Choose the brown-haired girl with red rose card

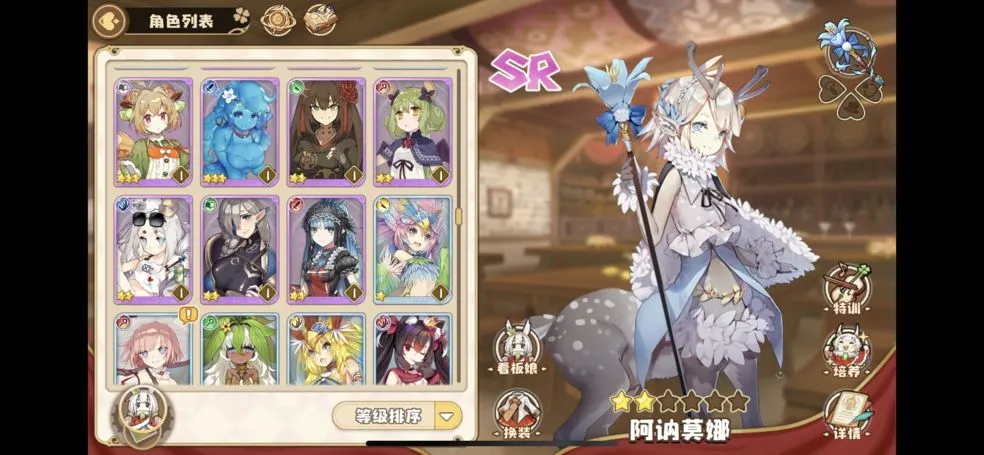pyautogui.click(x=326, y=132)
